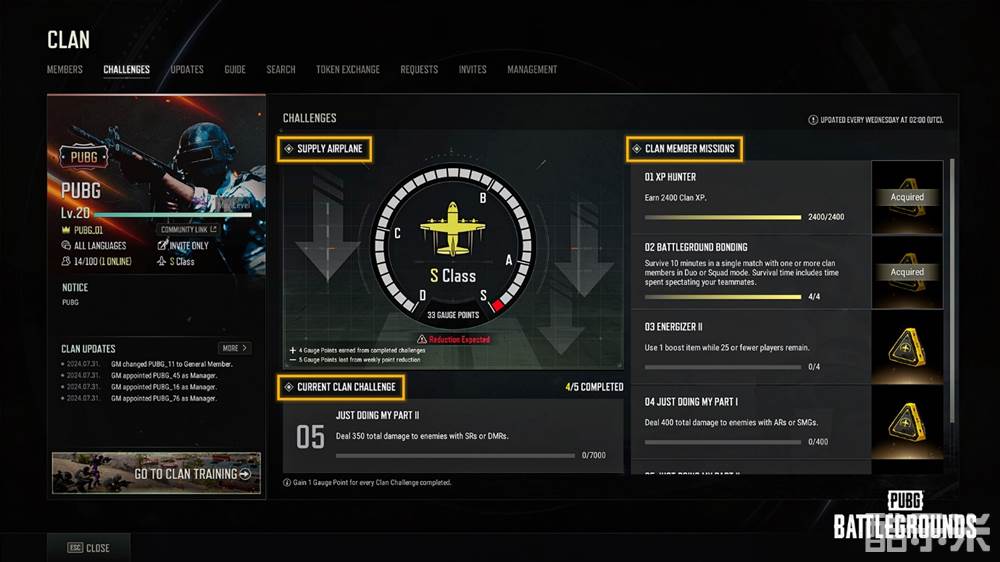Open the Guide tab

[235, 70]
